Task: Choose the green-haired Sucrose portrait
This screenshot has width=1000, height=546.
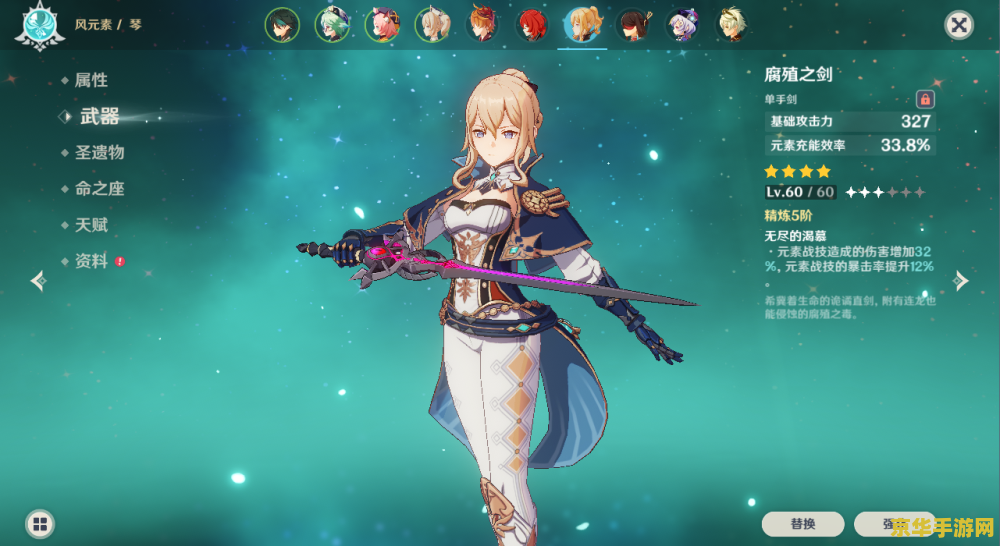Action: click(332, 25)
